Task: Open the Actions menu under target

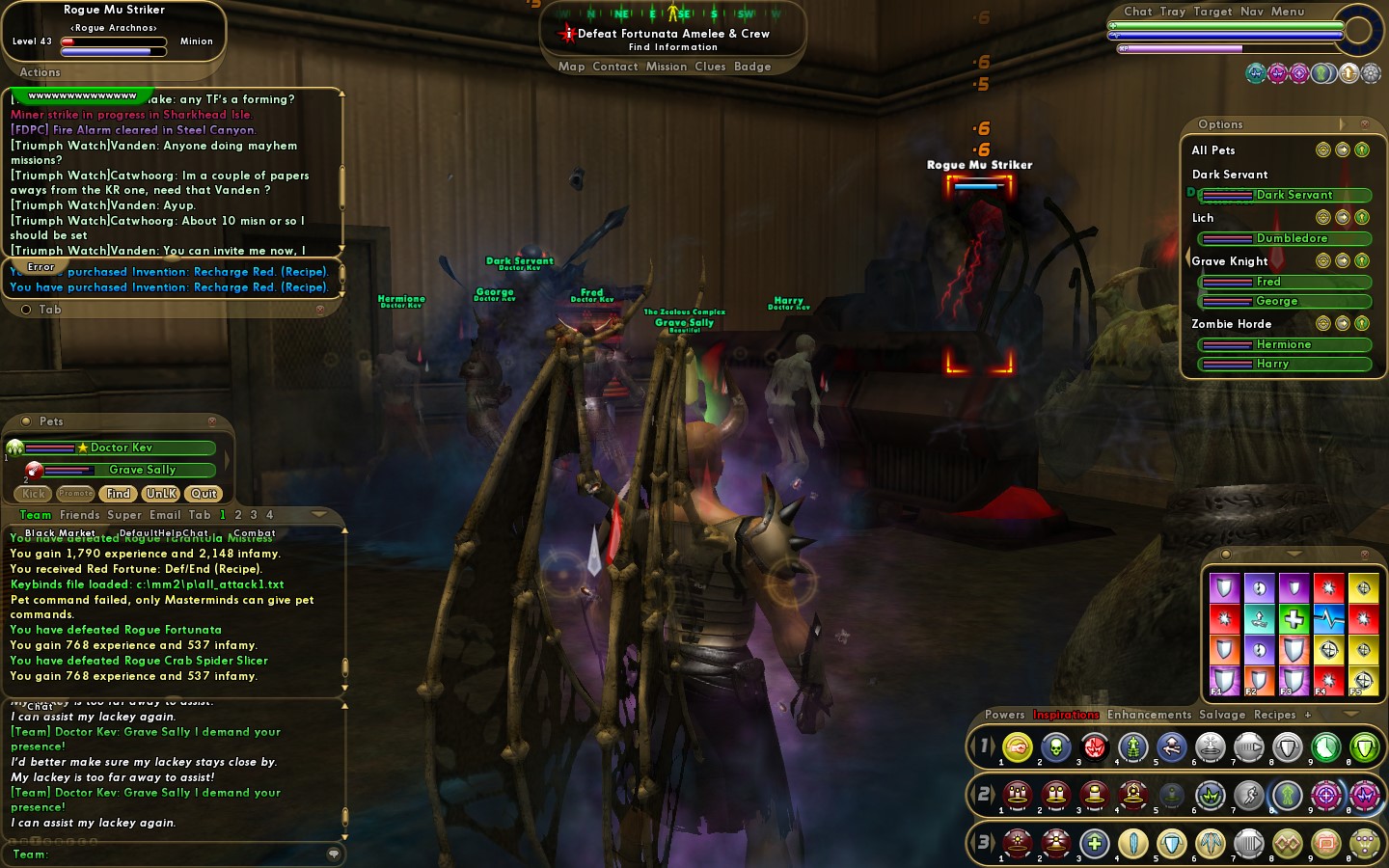Action: pos(40,72)
